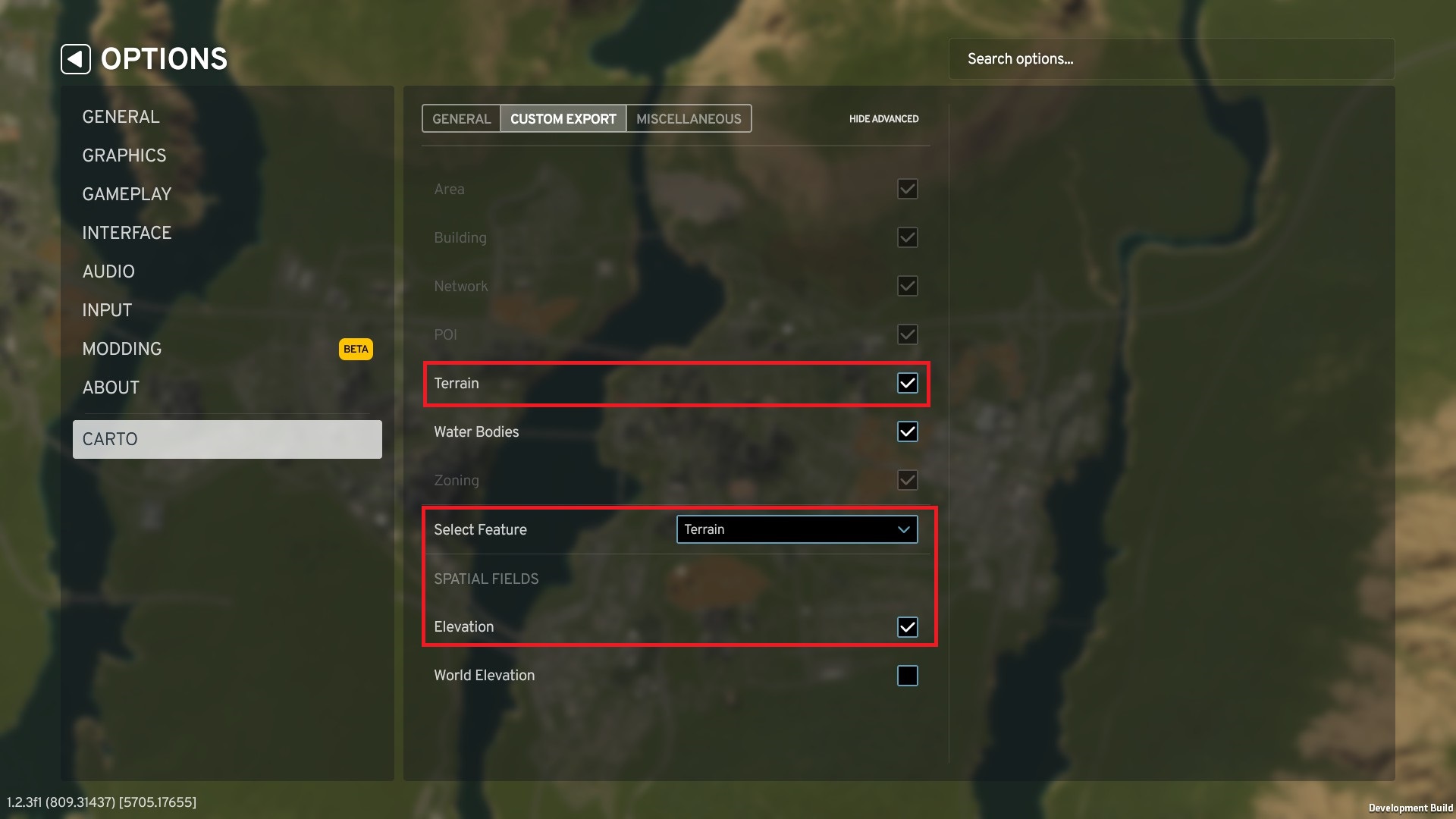Open the Select Feature dropdown showing Terrain
Screen dimensions: 1456x819
(796, 529)
